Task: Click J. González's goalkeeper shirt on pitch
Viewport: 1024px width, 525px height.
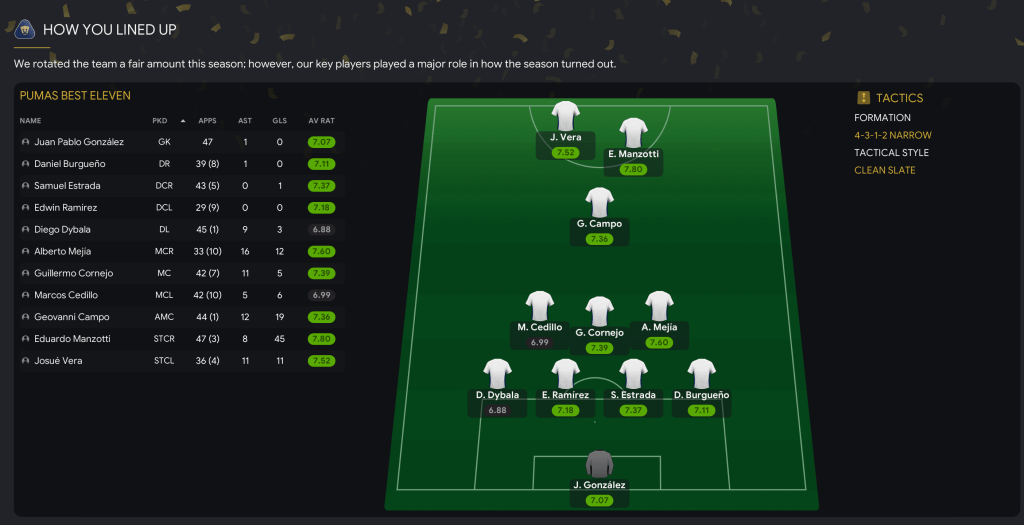Action: click(599, 465)
